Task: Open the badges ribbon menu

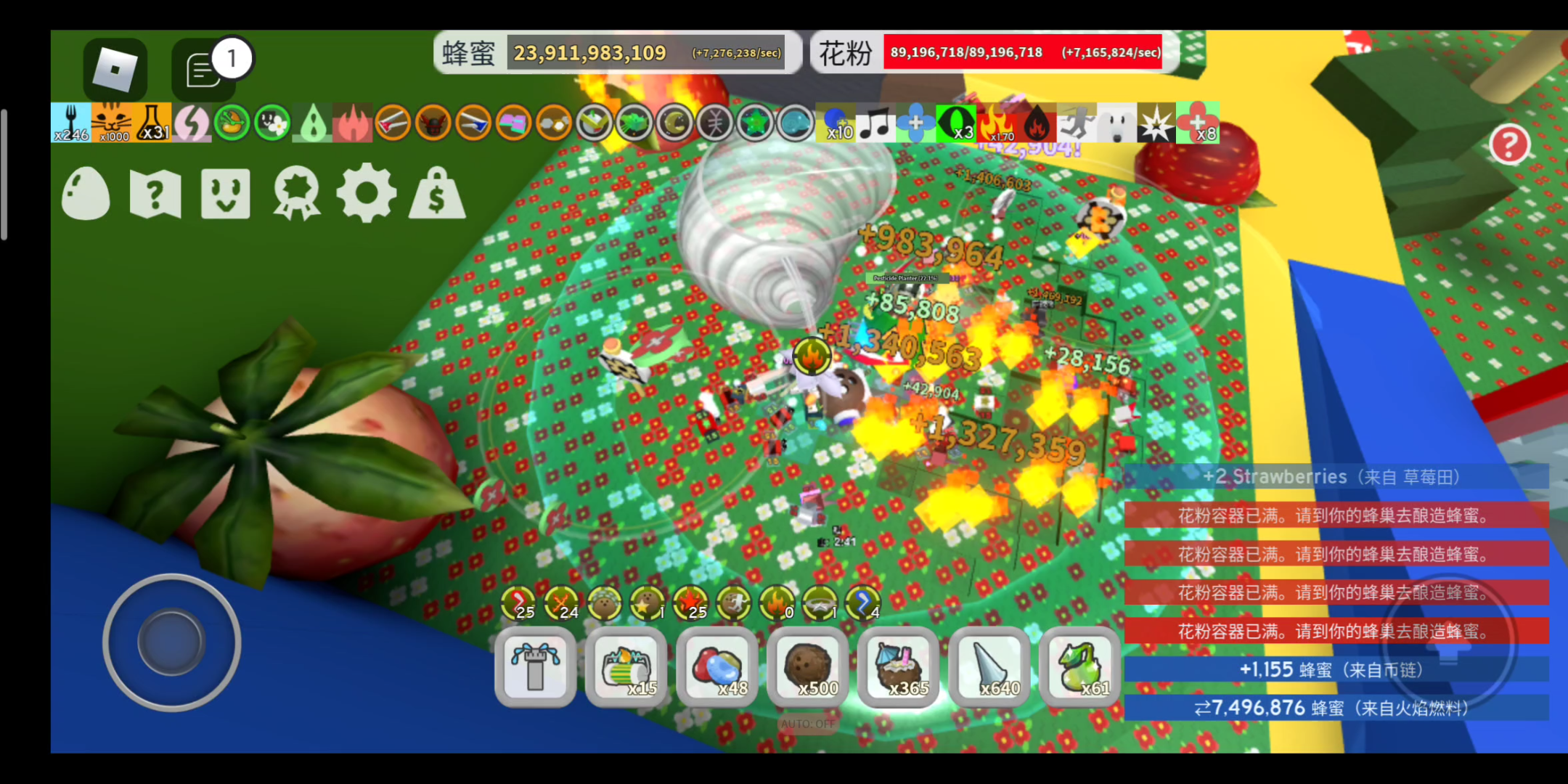Action: point(296,195)
